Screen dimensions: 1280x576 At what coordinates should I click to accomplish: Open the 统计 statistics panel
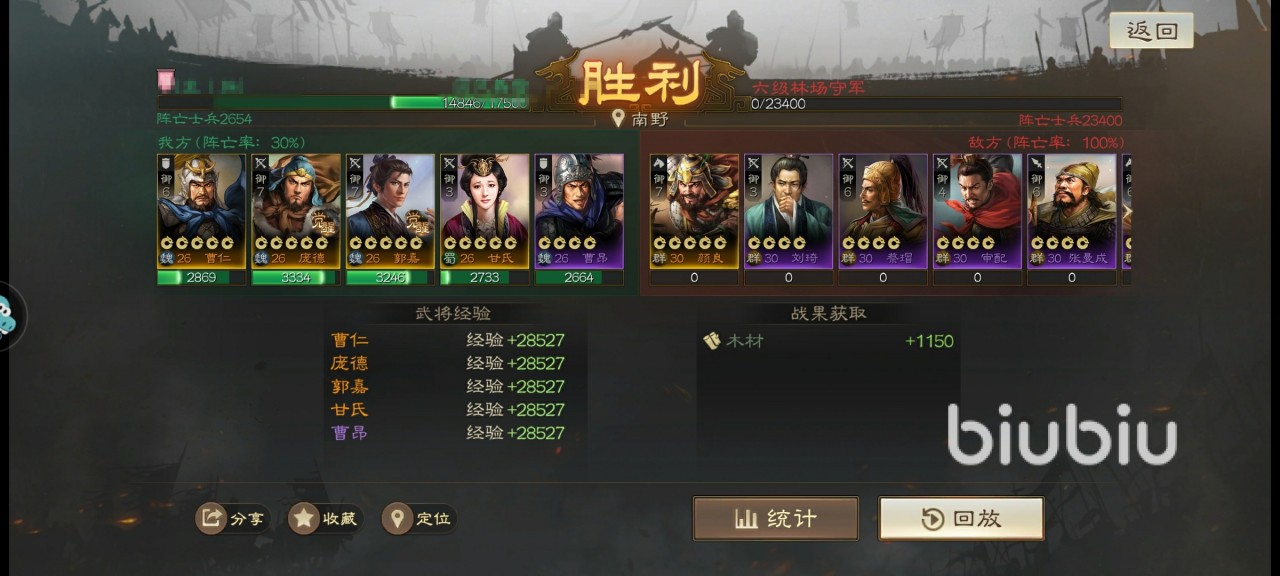coord(775,518)
